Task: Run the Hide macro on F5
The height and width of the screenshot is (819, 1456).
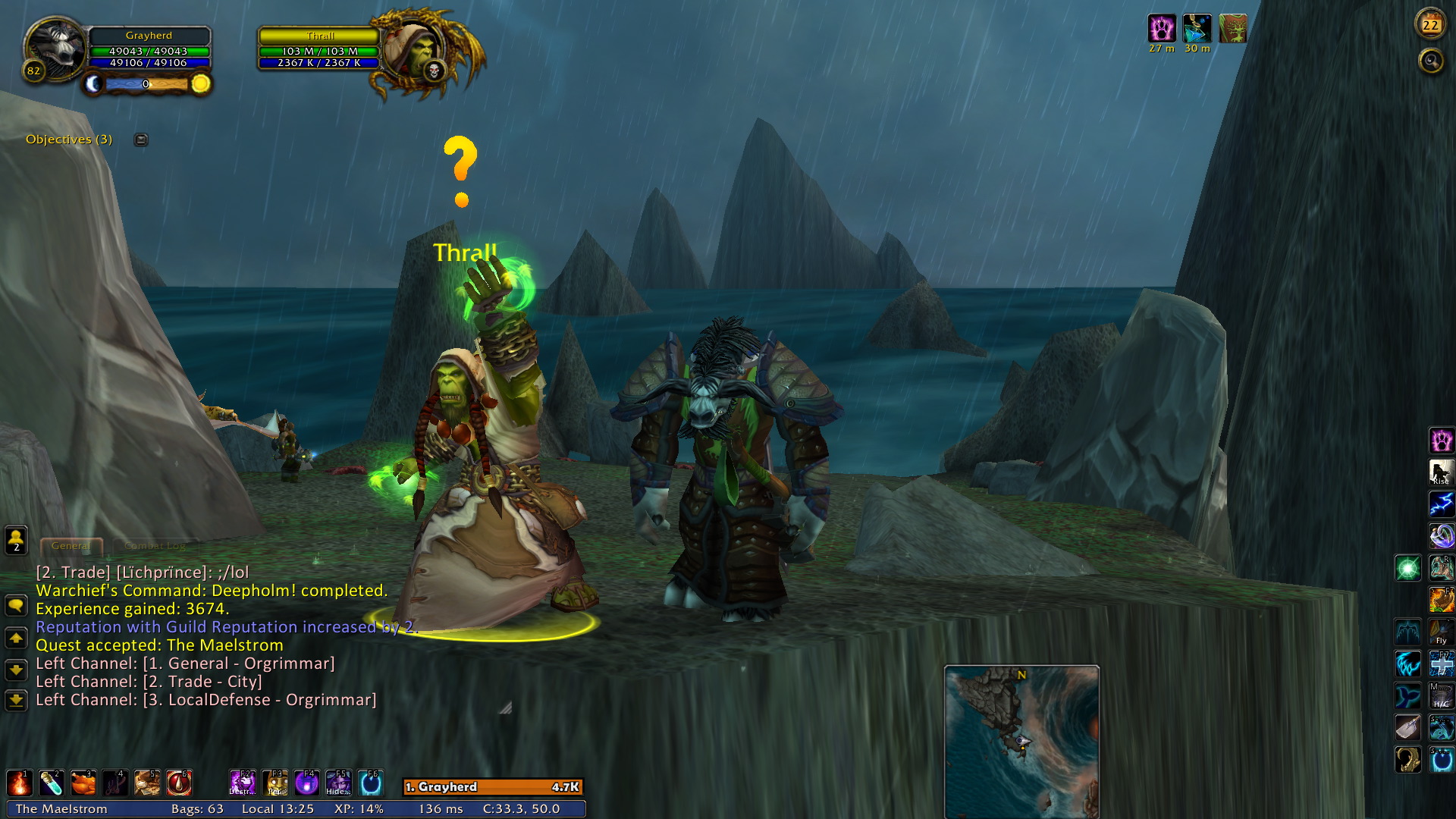Action: click(338, 783)
